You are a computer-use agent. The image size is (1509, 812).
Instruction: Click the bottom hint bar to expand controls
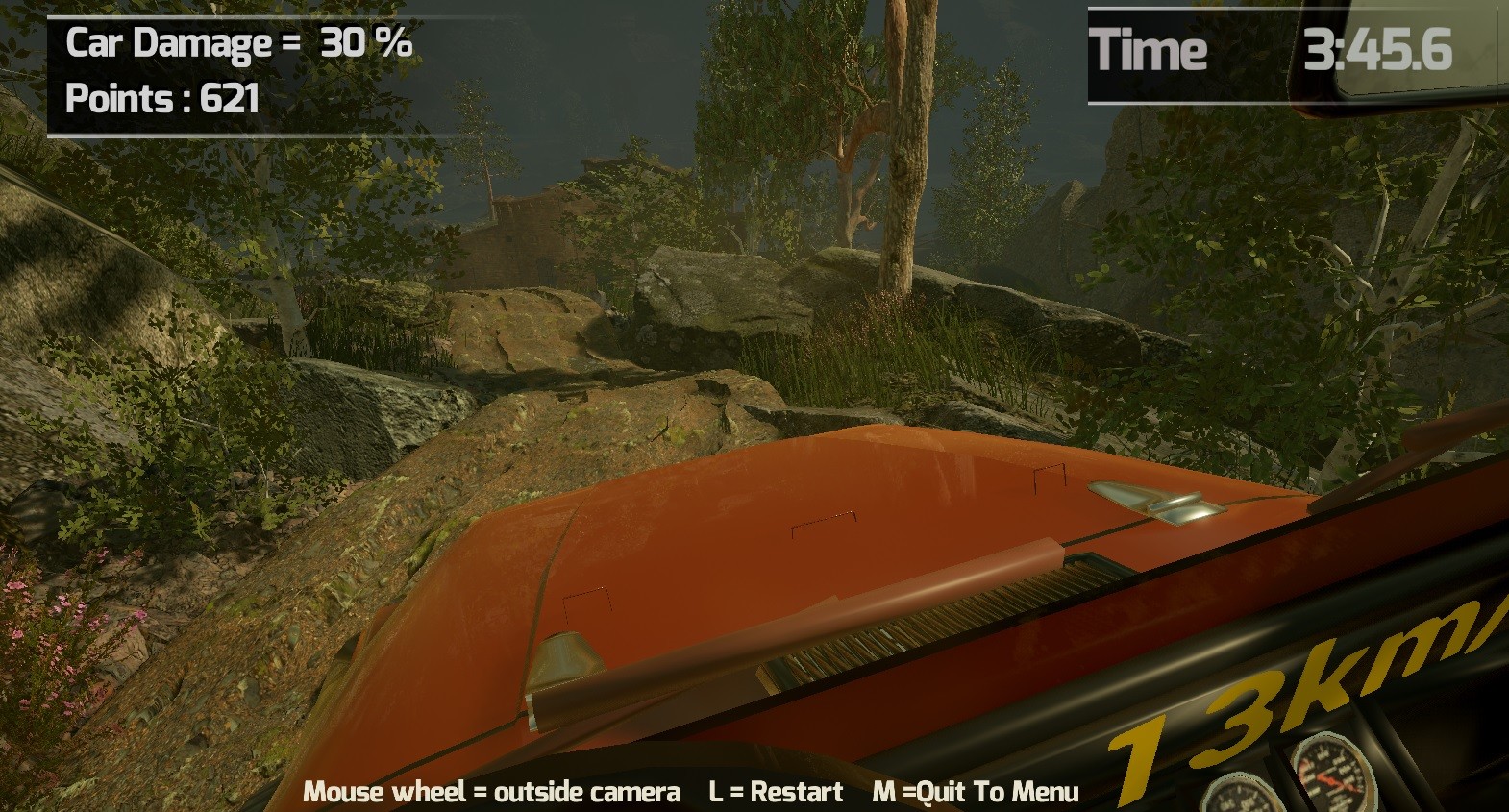point(692,793)
